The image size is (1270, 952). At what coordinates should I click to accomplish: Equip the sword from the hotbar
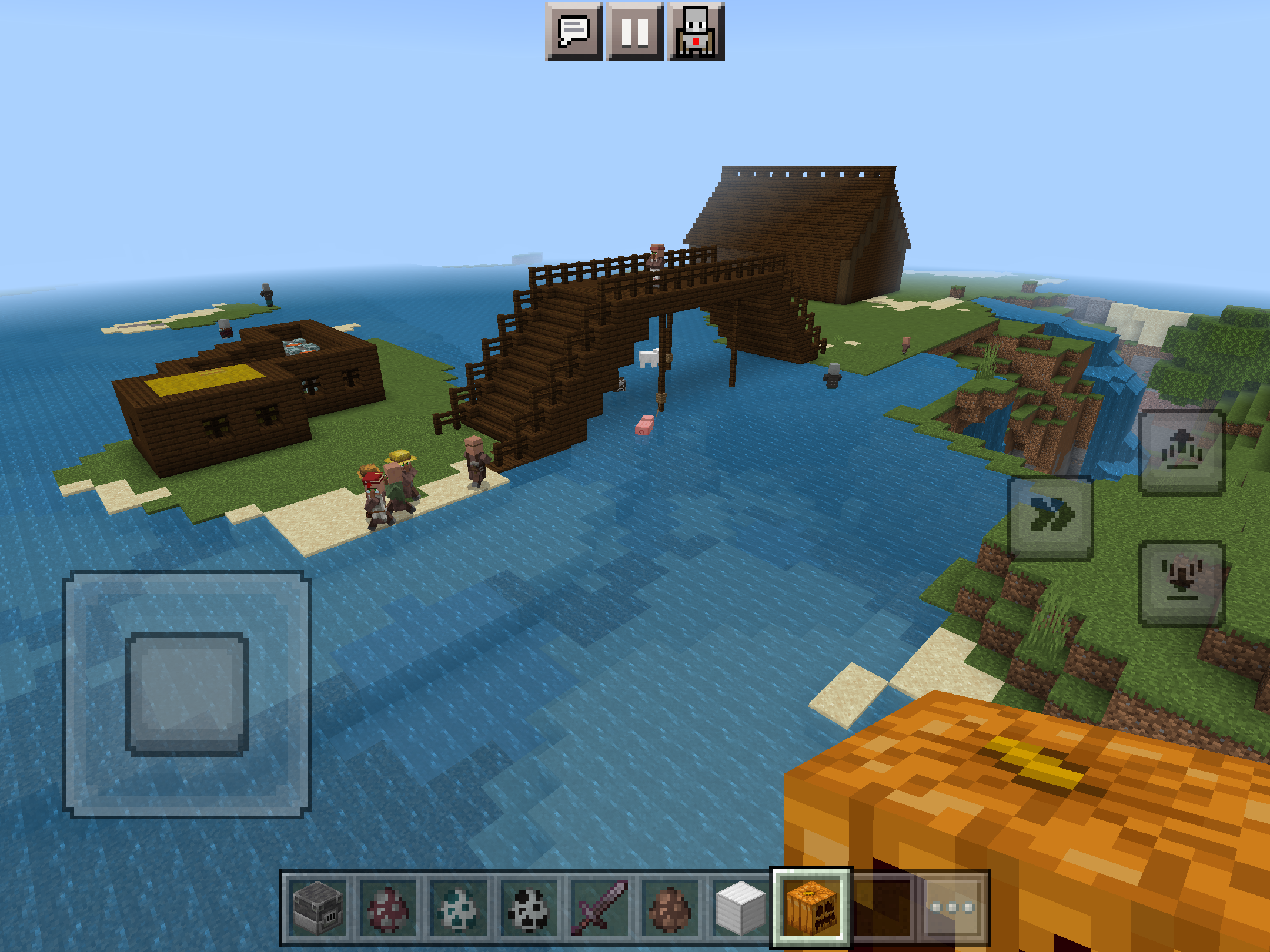[599, 907]
